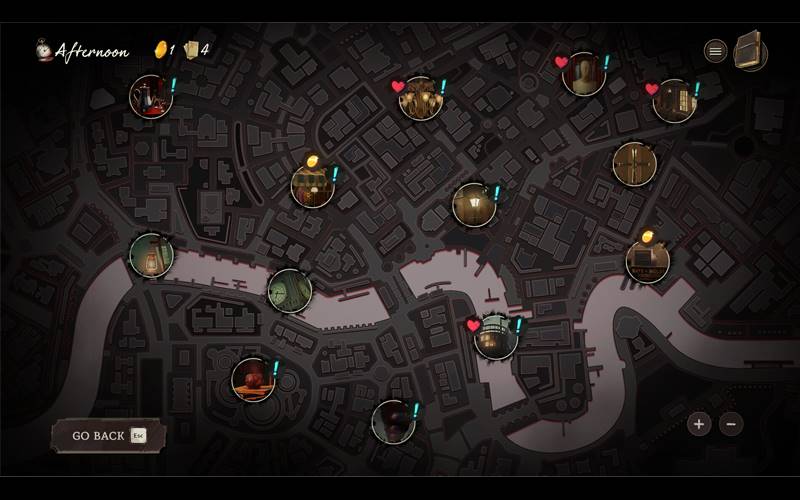
Task: Select the lit window location marker
Action: click(x=674, y=101)
